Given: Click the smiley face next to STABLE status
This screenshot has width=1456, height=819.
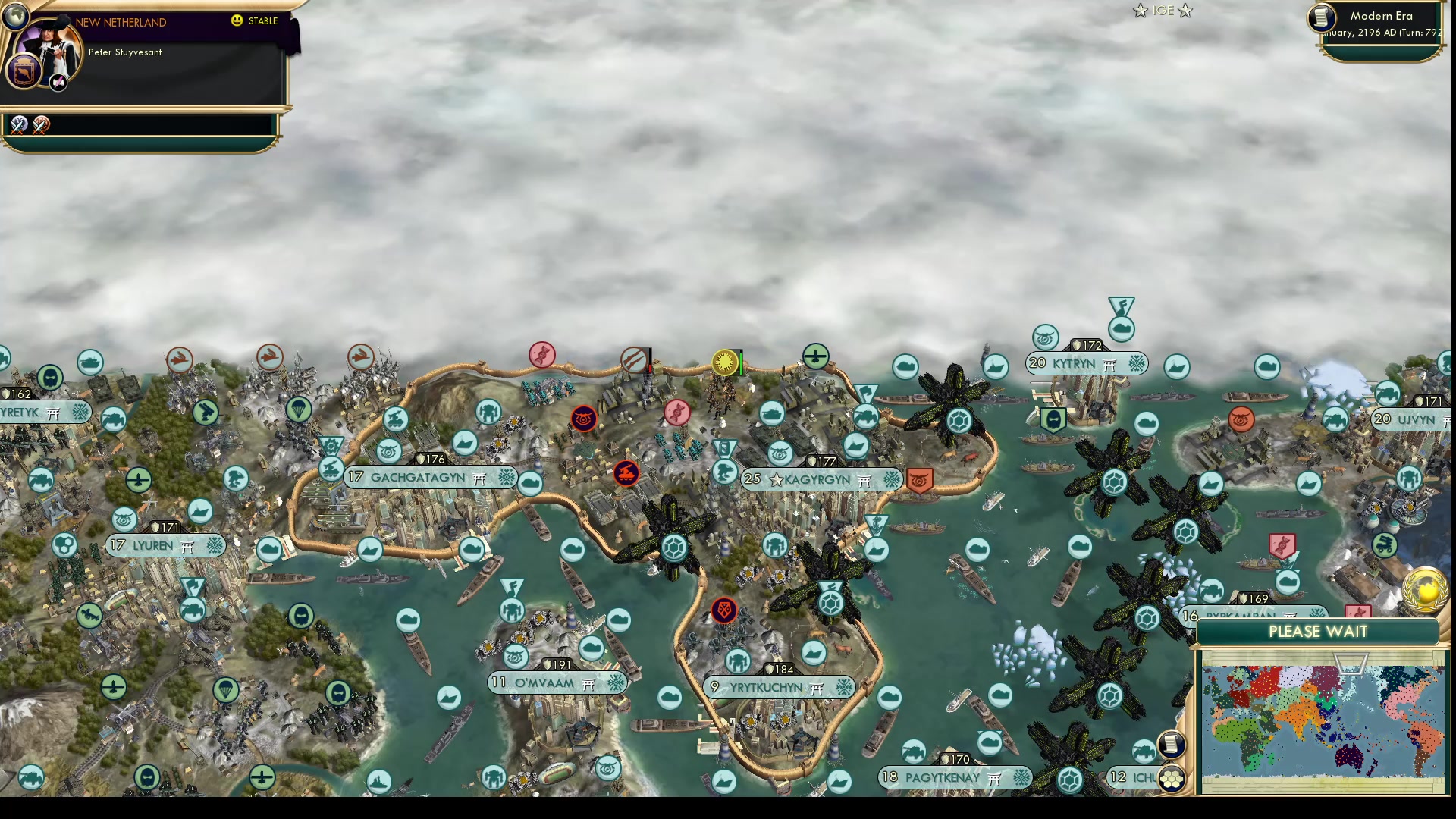Looking at the screenshot, I should (x=237, y=20).
